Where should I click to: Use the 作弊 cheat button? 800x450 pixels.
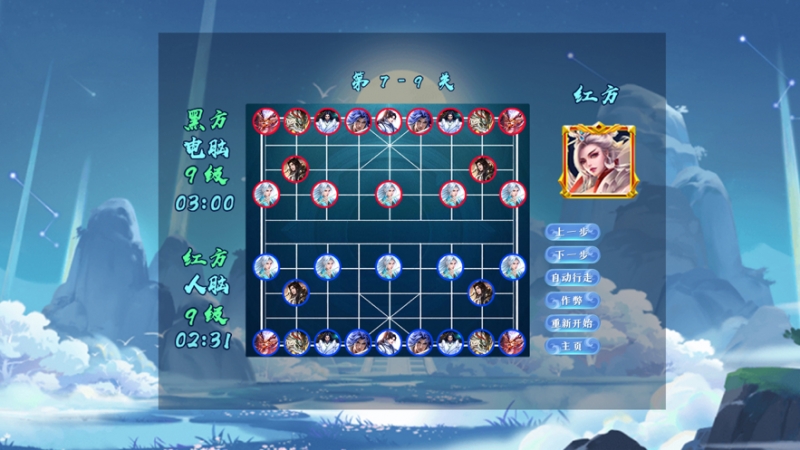pos(572,300)
